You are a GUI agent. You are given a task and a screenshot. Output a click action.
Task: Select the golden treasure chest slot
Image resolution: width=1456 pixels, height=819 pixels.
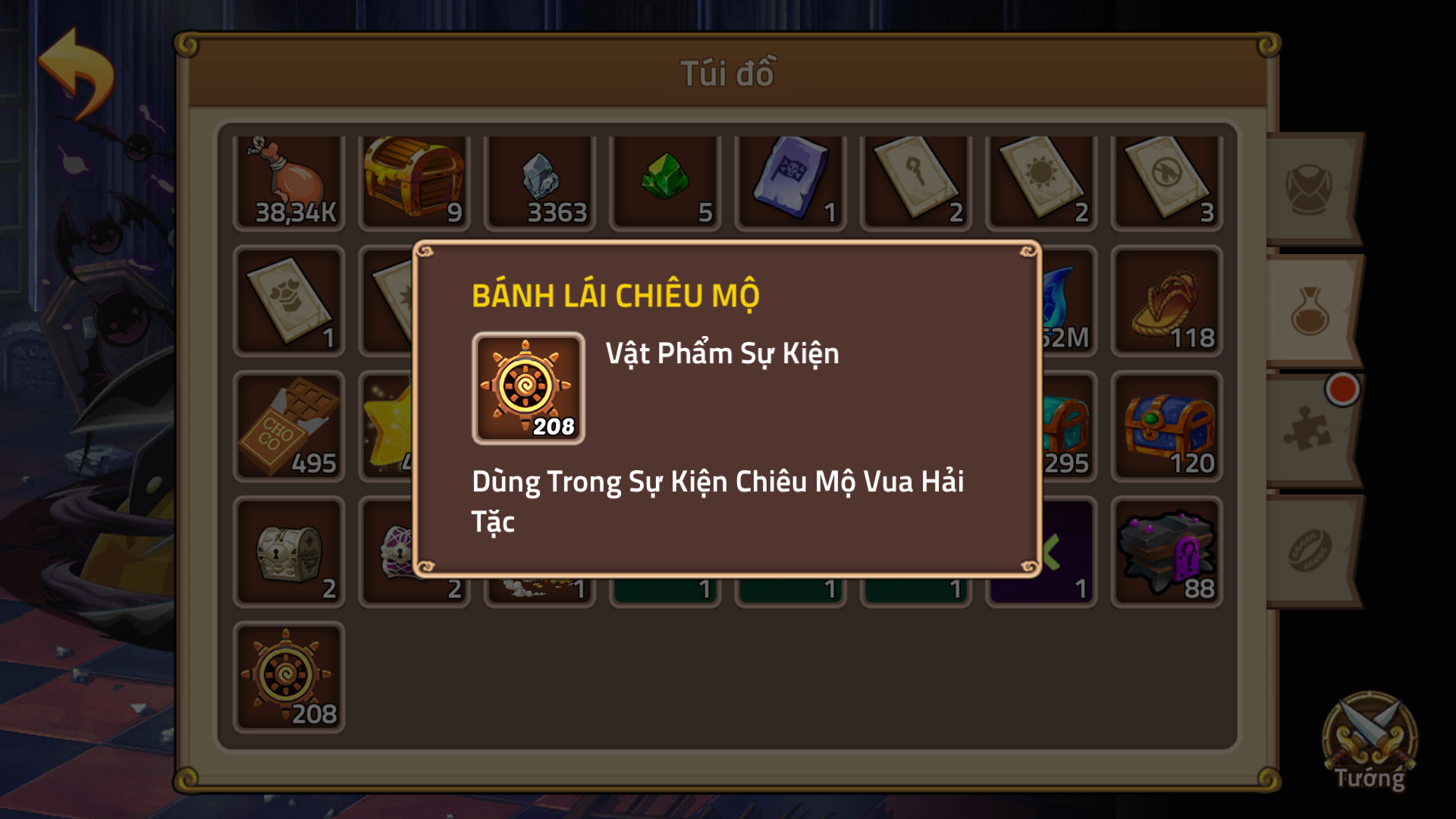(x=414, y=182)
